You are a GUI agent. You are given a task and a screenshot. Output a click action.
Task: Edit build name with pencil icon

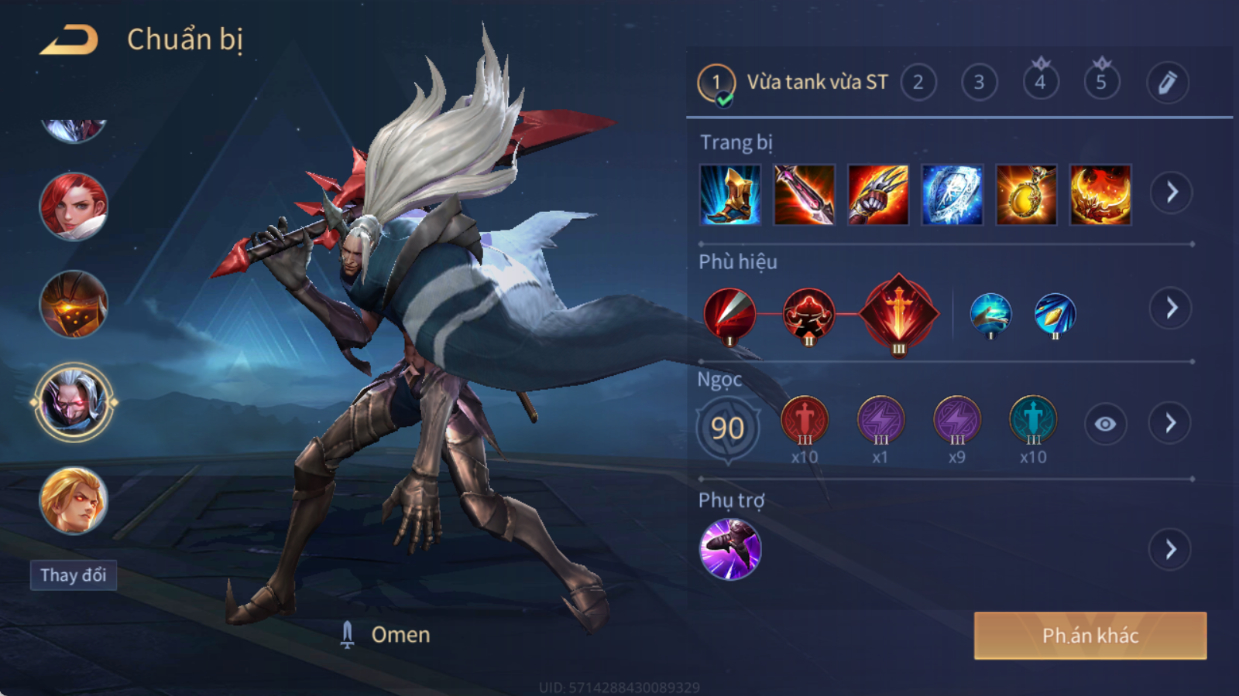1167,83
